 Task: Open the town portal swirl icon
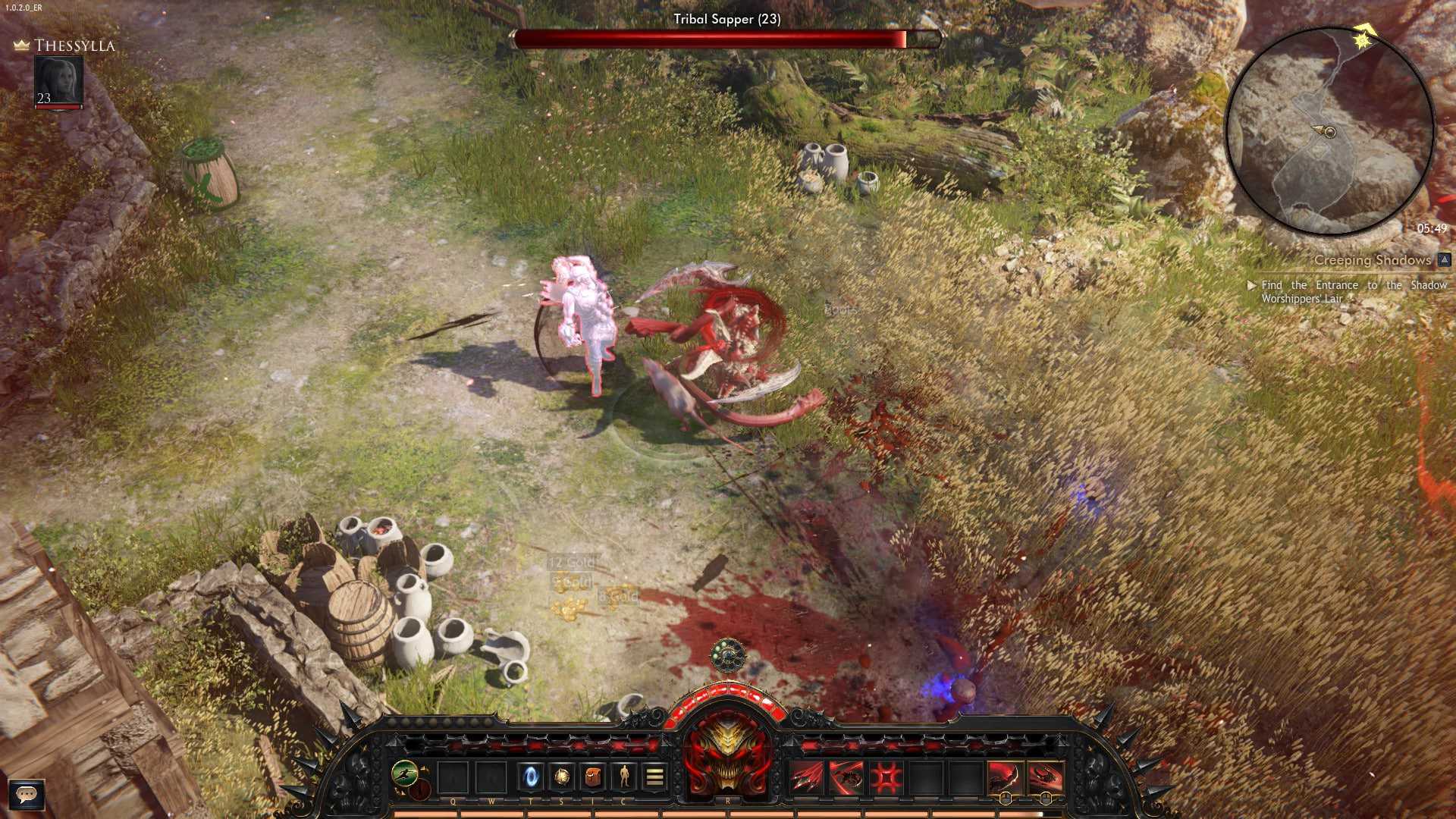point(531,777)
